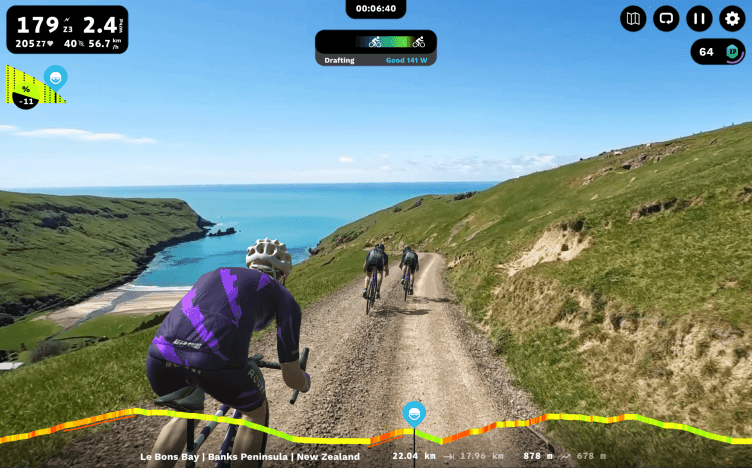Open the route map view
The image size is (752, 468).
point(633,18)
